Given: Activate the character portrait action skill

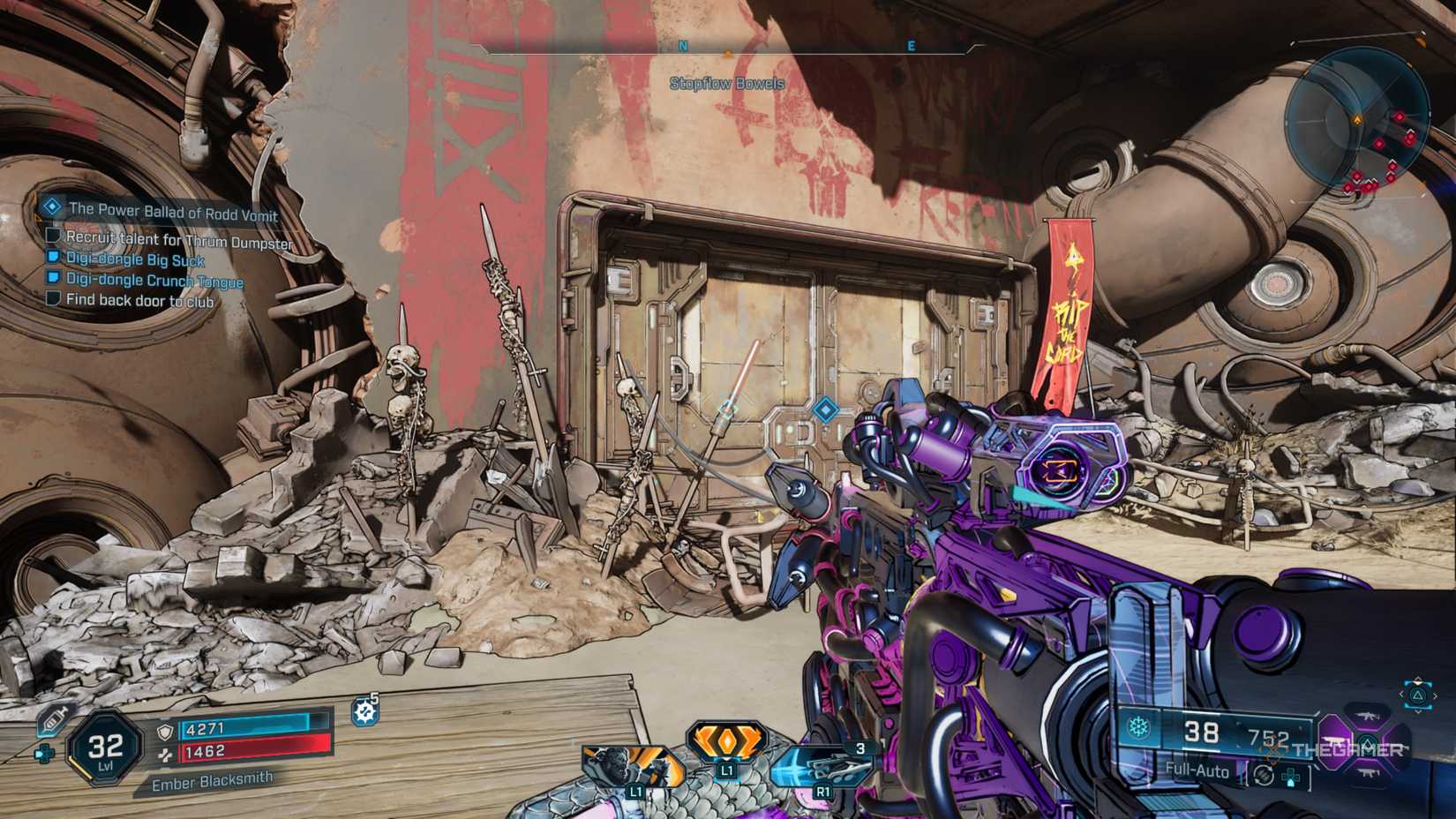Looking at the screenshot, I should pyautogui.click(x=632, y=766).
